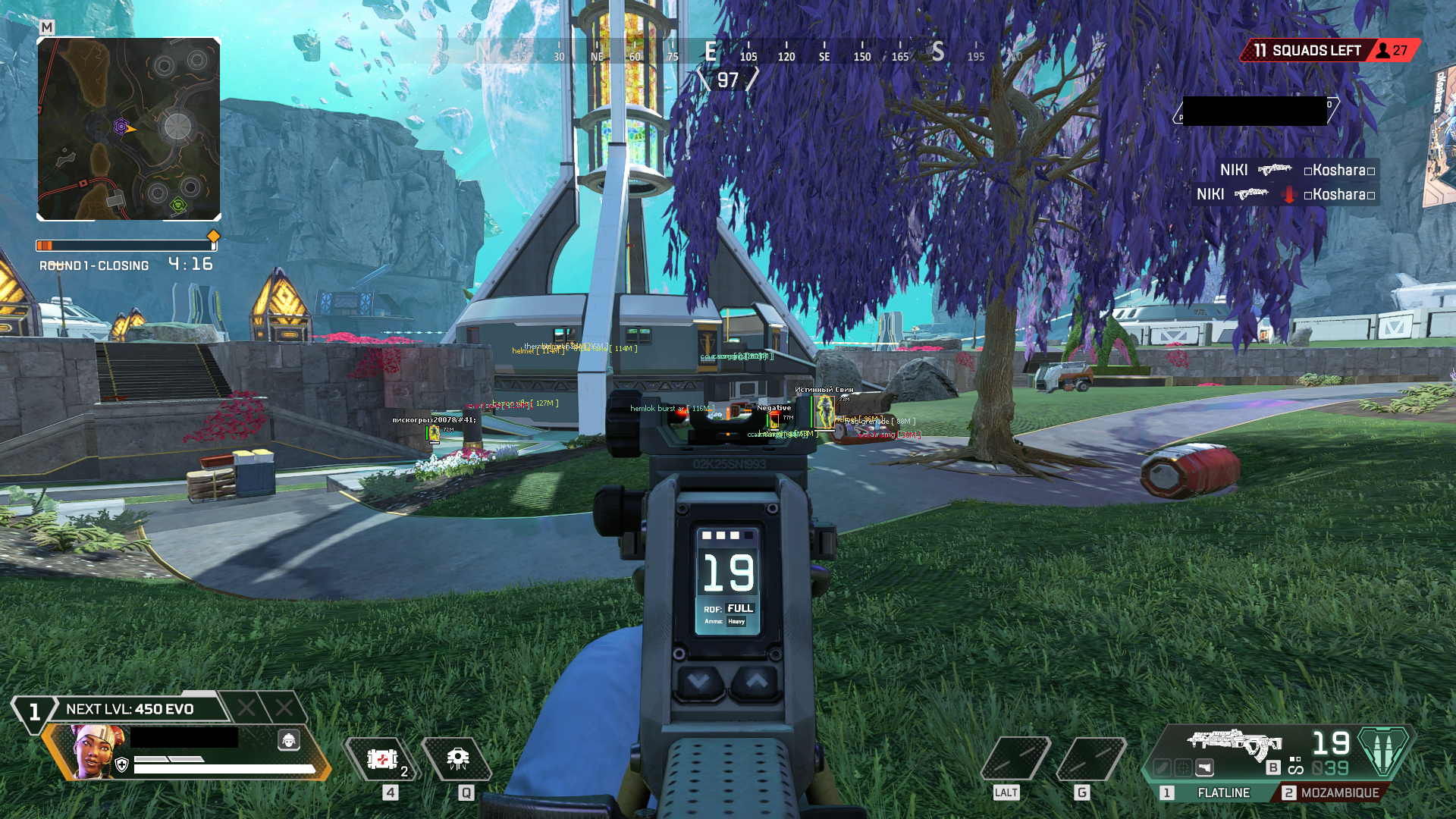Click the evo level 1 badge
This screenshot has width=1456, height=819.
34,712
